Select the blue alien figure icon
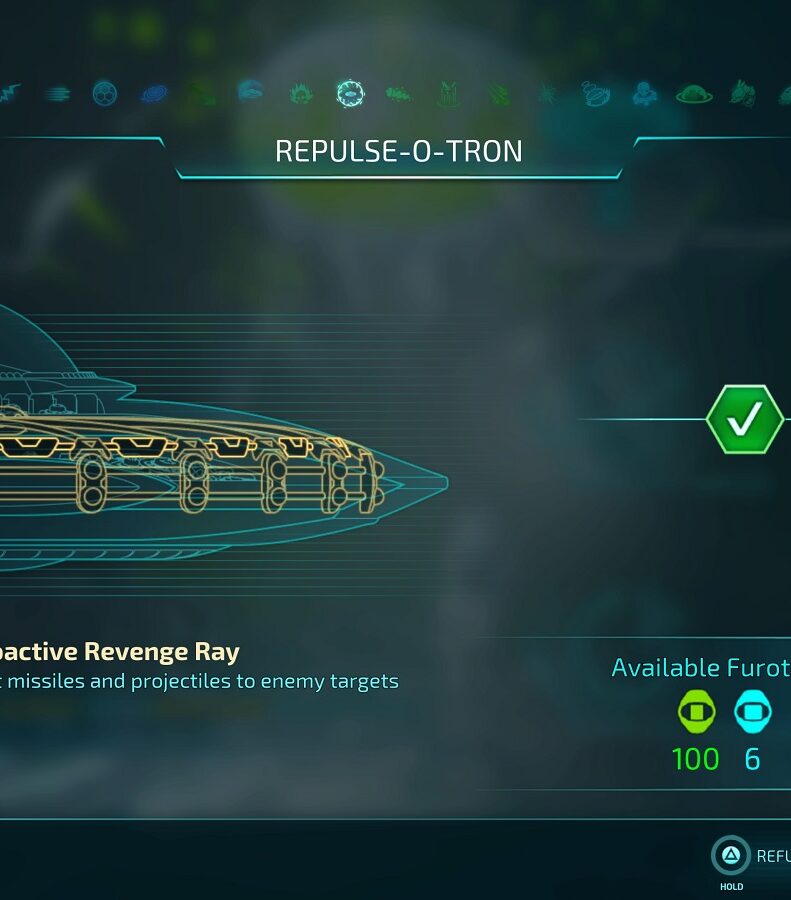 (x=644, y=94)
